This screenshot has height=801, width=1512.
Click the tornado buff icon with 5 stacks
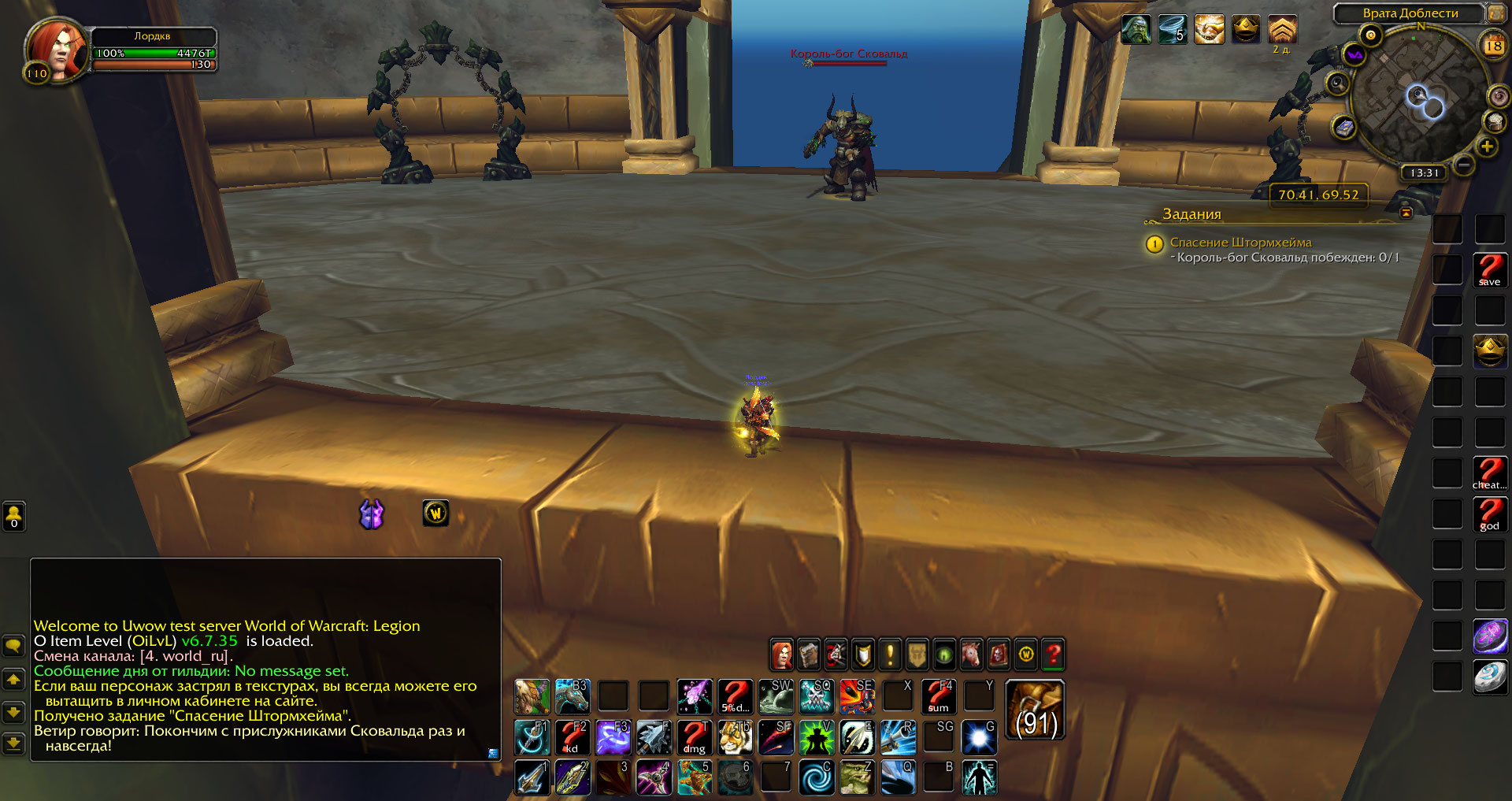[x=1172, y=30]
